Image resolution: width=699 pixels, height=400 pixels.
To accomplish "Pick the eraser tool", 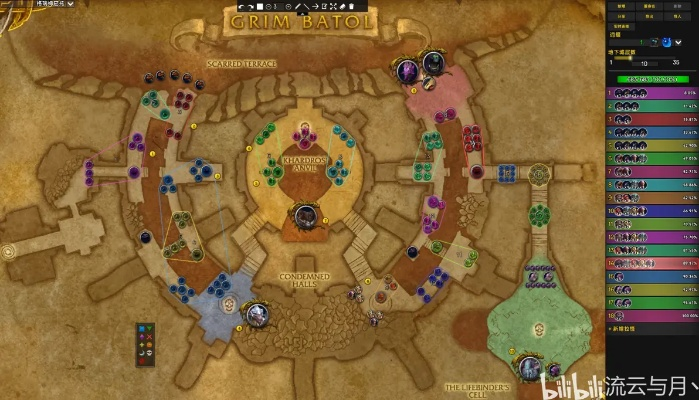I will [x=341, y=8].
